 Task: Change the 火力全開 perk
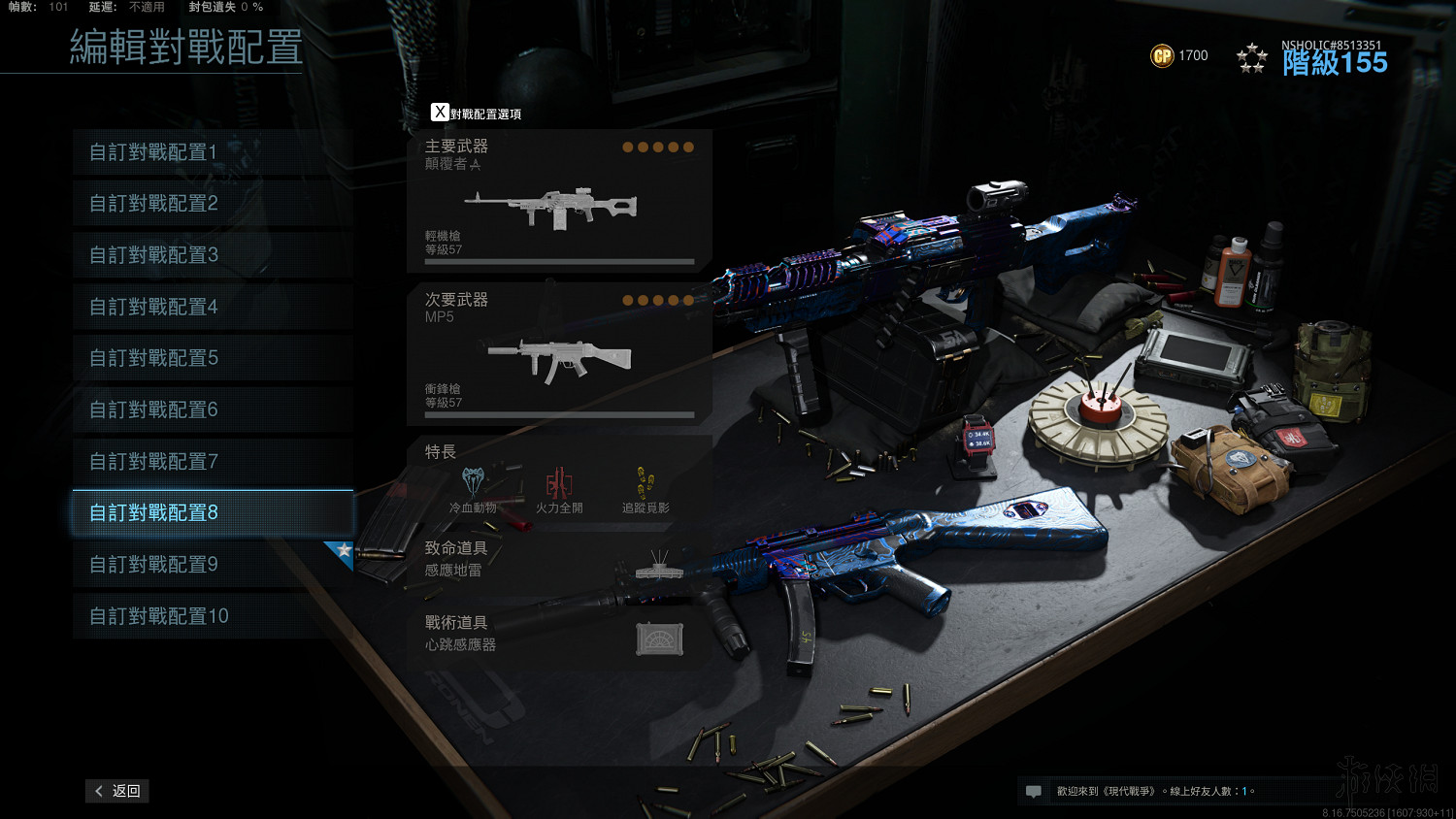pyautogui.click(x=559, y=489)
